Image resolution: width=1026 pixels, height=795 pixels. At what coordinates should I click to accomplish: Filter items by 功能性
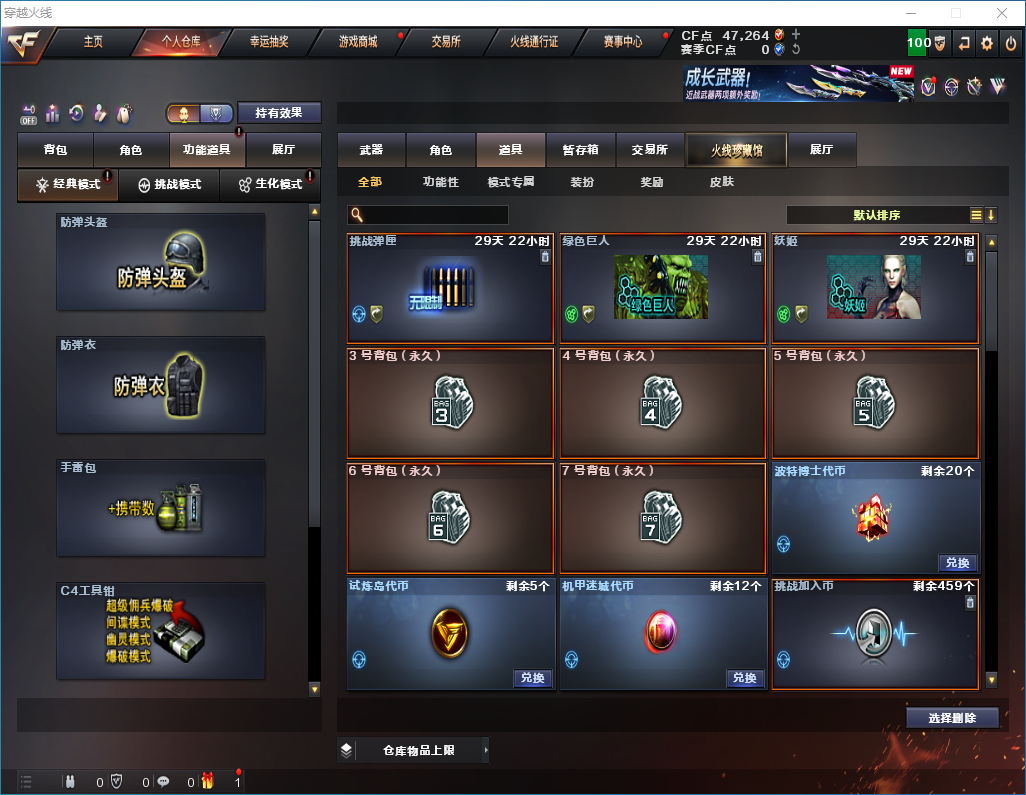441,182
